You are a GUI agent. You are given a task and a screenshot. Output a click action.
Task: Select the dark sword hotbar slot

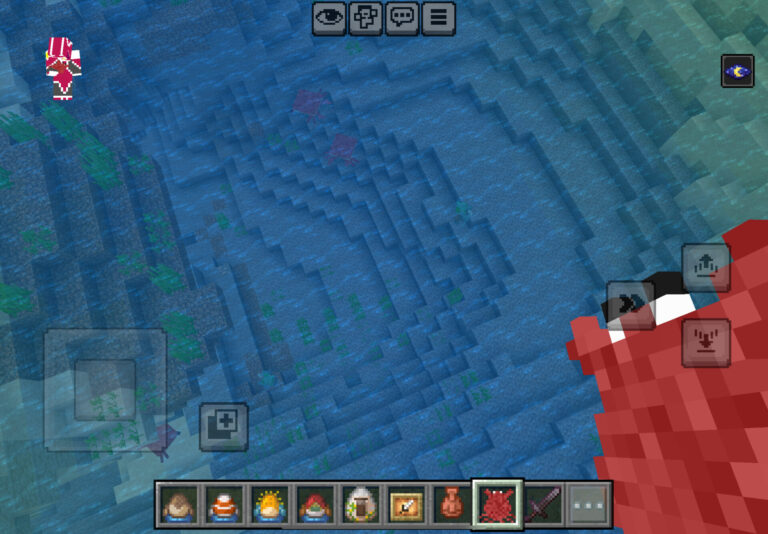tap(543, 505)
